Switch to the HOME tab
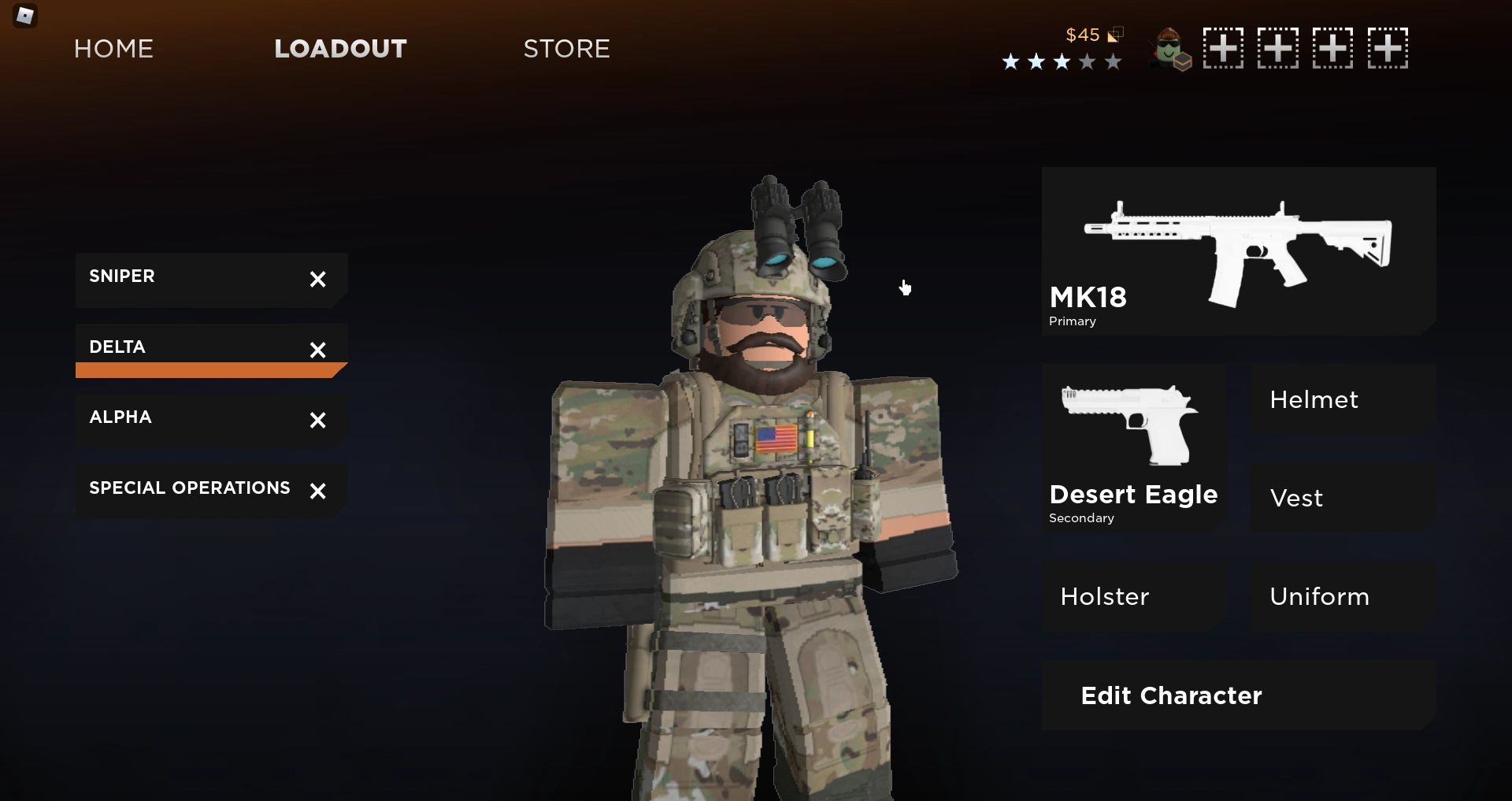 [113, 49]
